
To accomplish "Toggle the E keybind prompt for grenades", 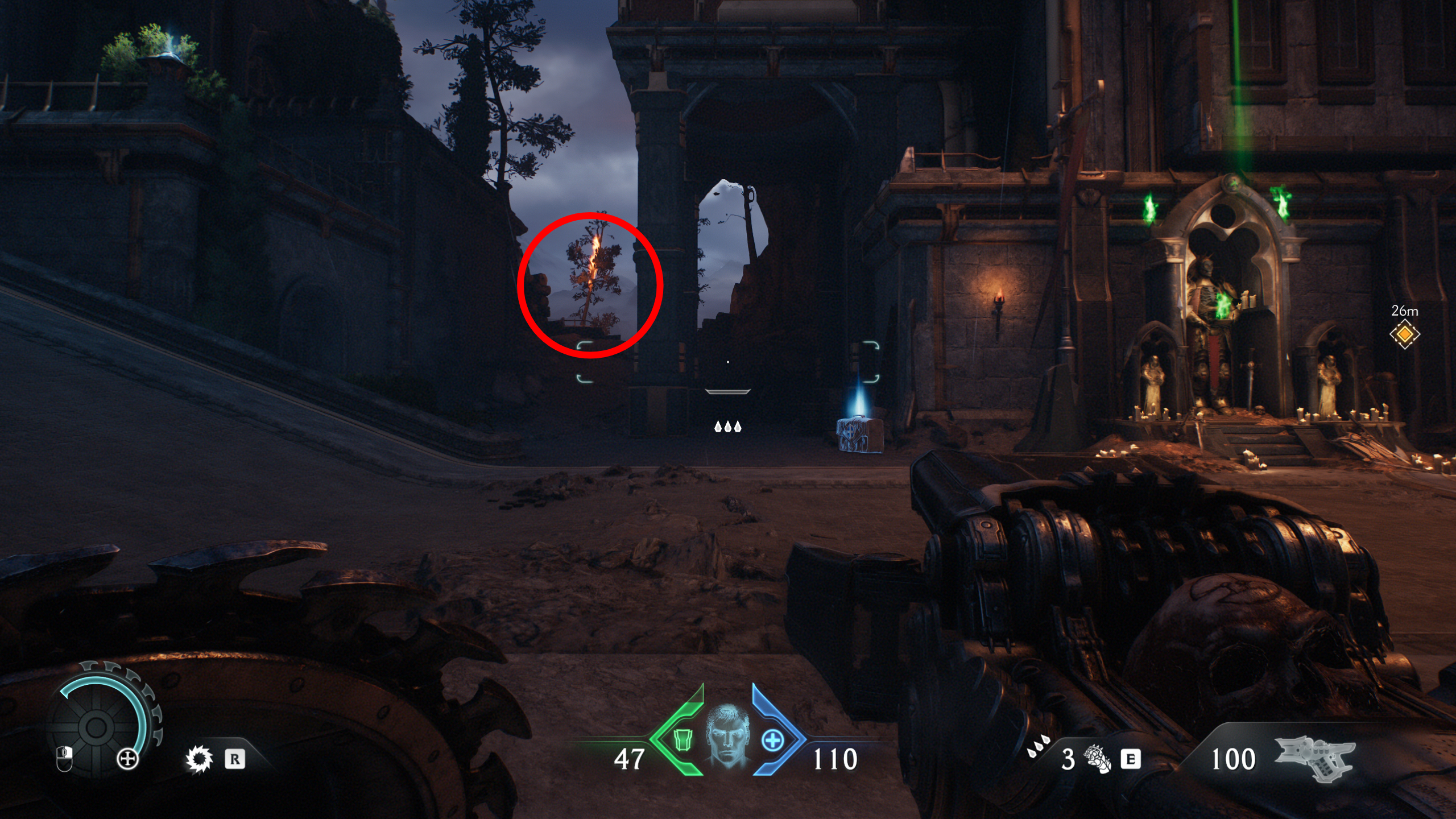I will (x=1131, y=758).
